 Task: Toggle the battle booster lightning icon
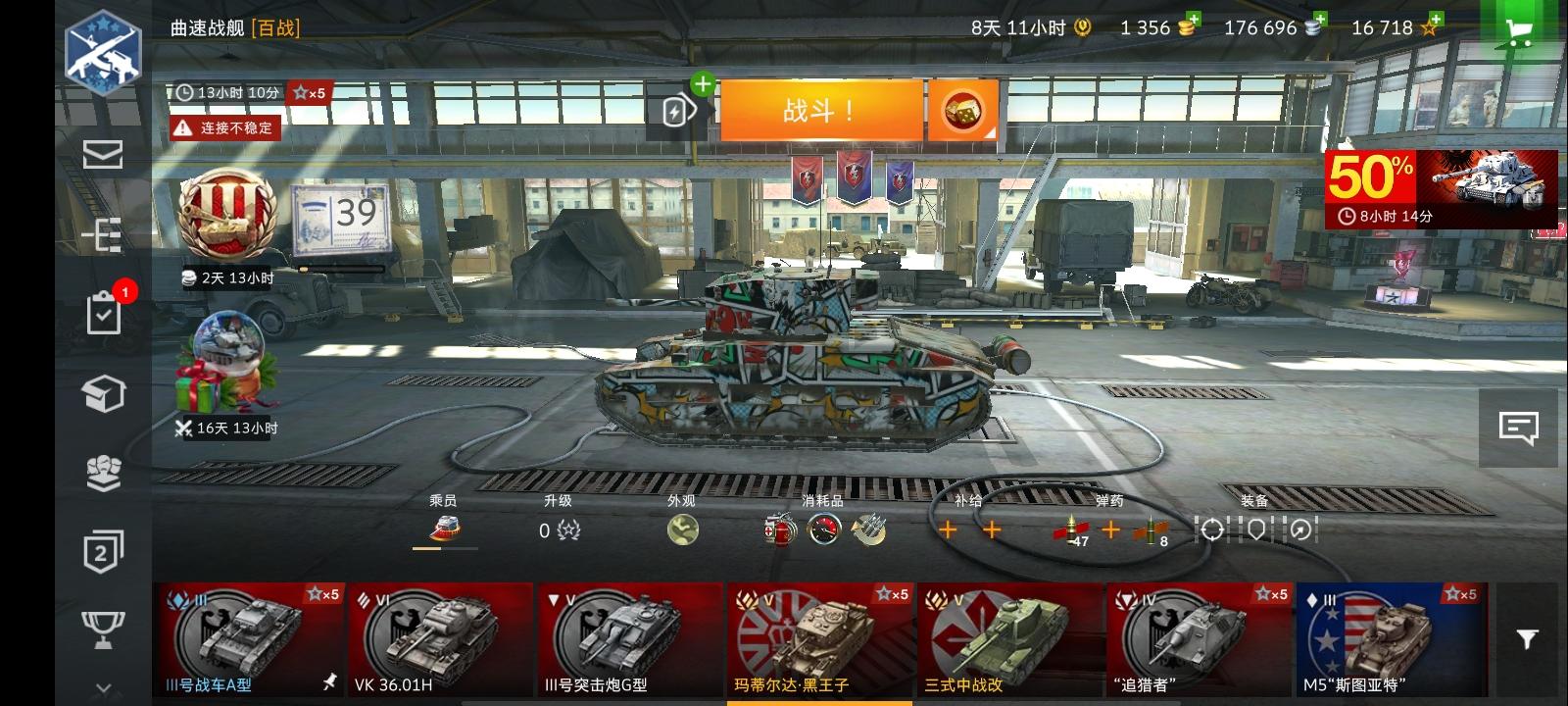[x=674, y=112]
